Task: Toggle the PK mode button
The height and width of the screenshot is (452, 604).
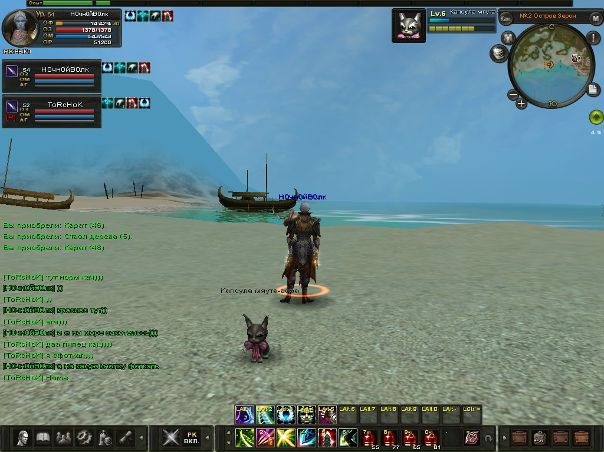Action: tap(197, 437)
